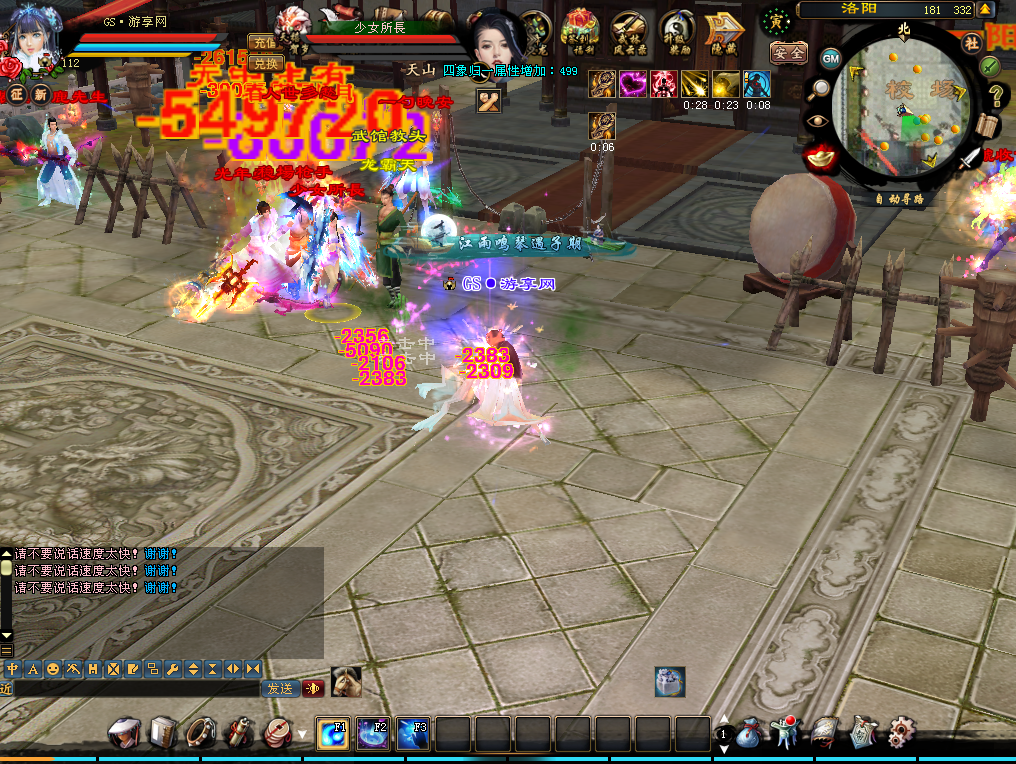Image resolution: width=1016 pixels, height=764 pixels.
Task: Activate the F1 blue orb skill
Action: click(x=333, y=733)
